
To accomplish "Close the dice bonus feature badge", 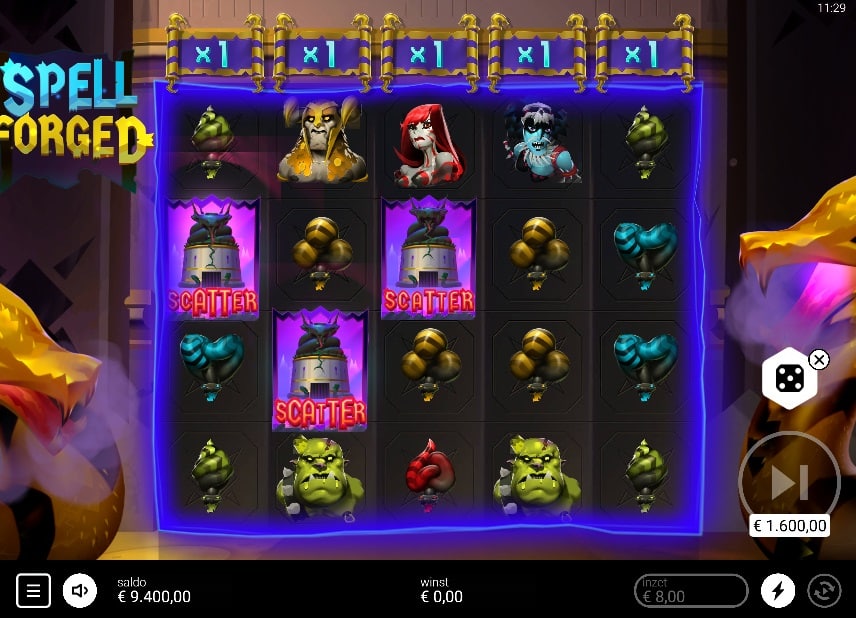I will [819, 360].
